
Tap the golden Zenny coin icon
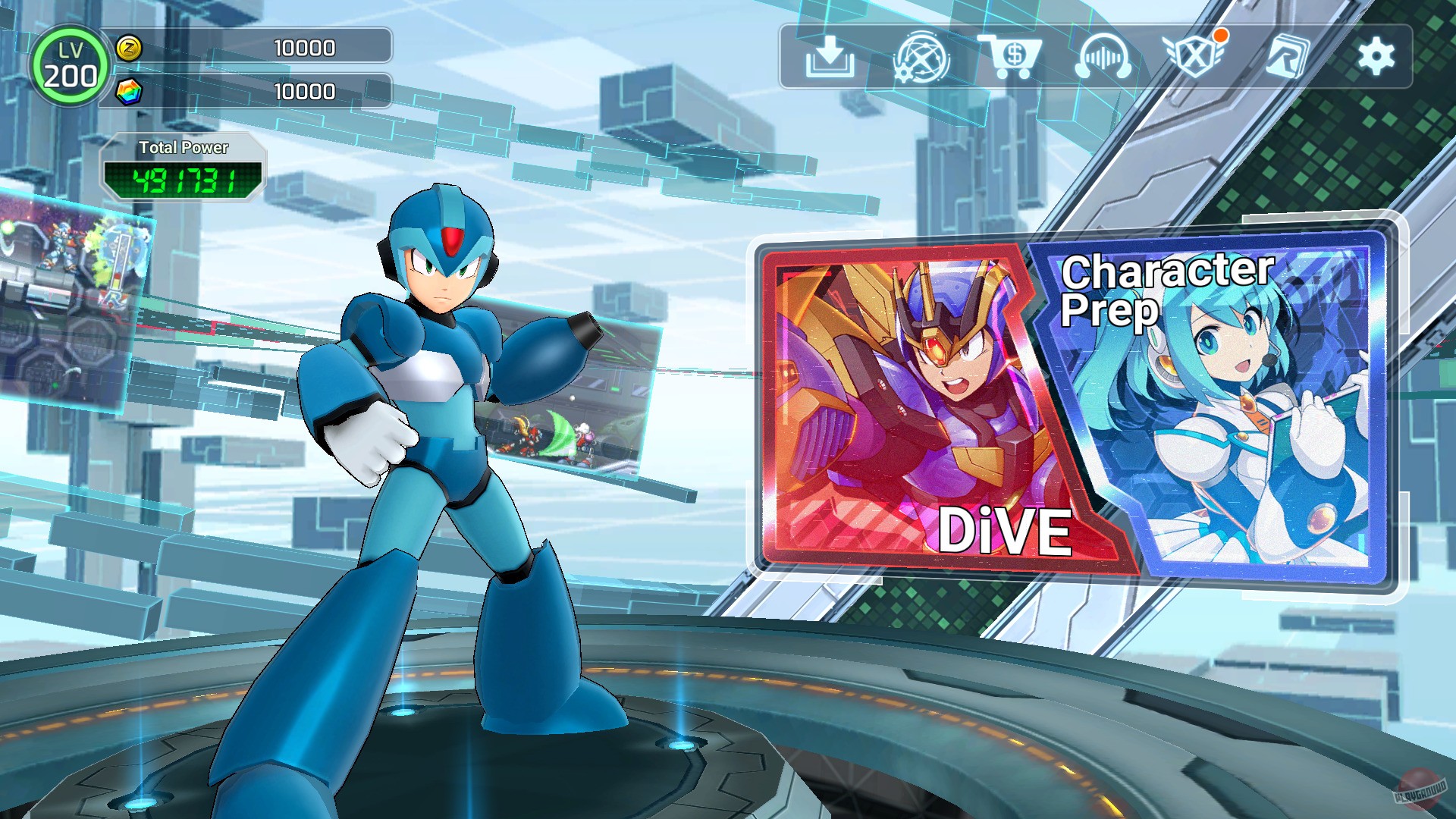(130, 48)
